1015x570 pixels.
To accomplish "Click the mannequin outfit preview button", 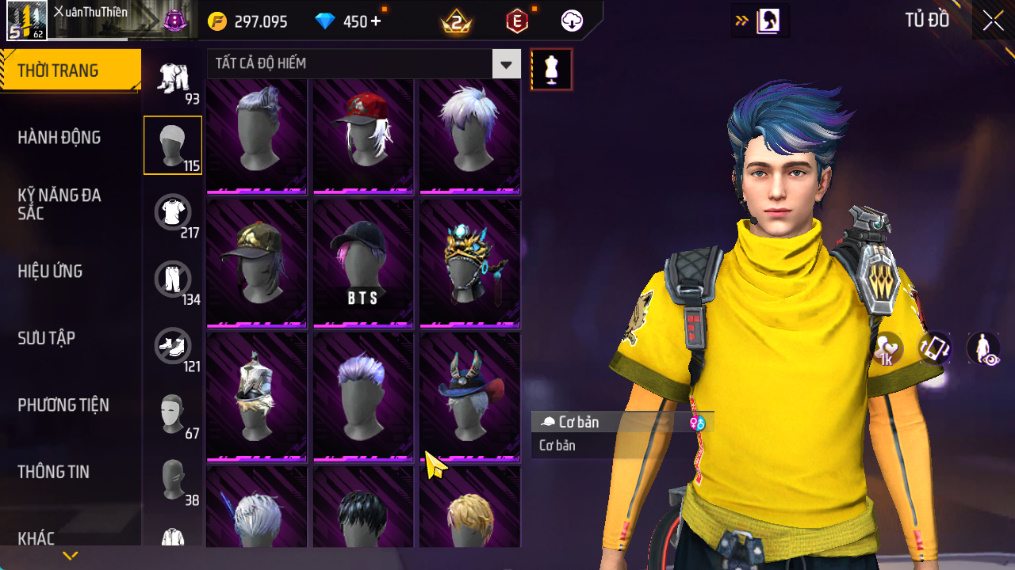I will point(551,69).
